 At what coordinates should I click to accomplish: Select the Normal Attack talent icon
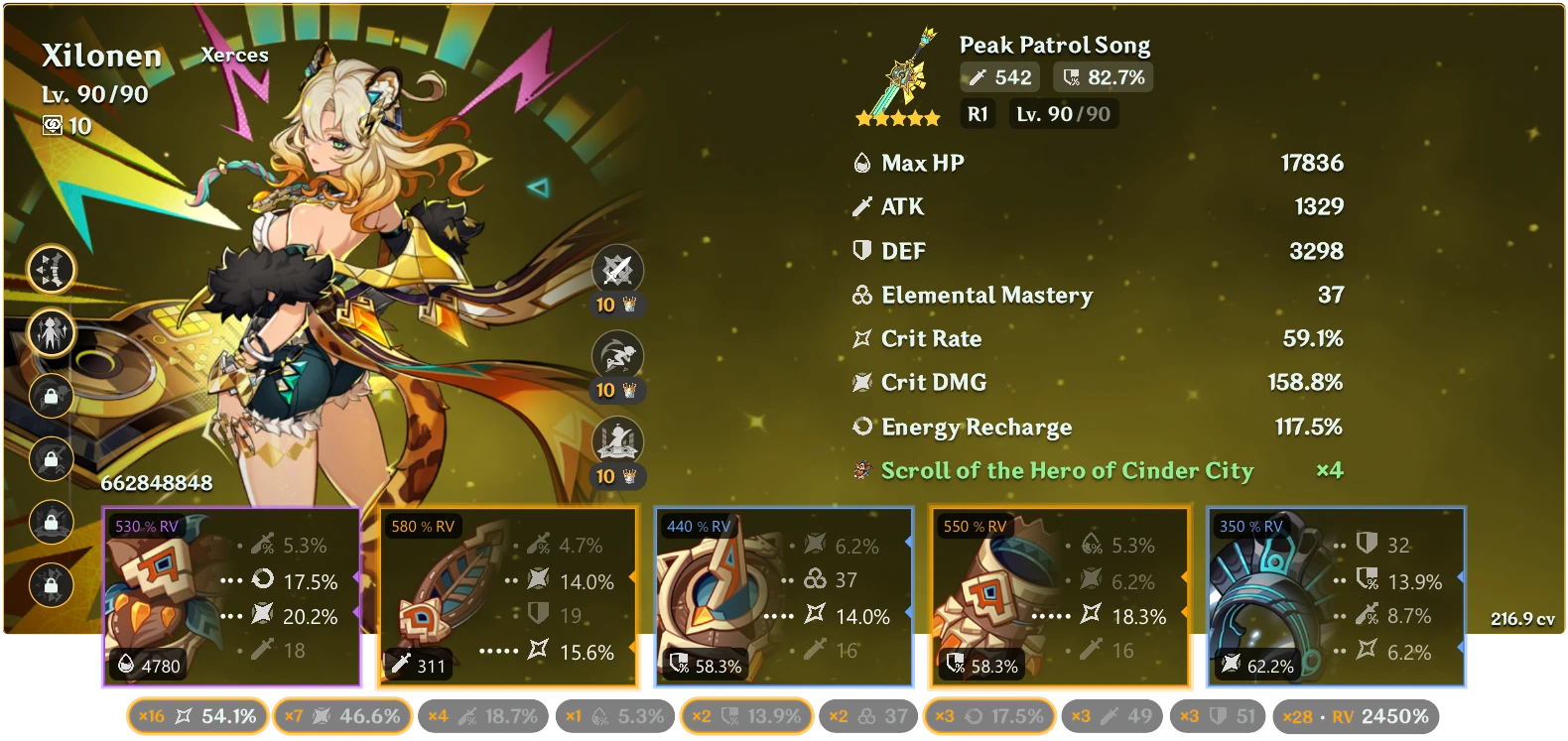pyautogui.click(x=617, y=268)
